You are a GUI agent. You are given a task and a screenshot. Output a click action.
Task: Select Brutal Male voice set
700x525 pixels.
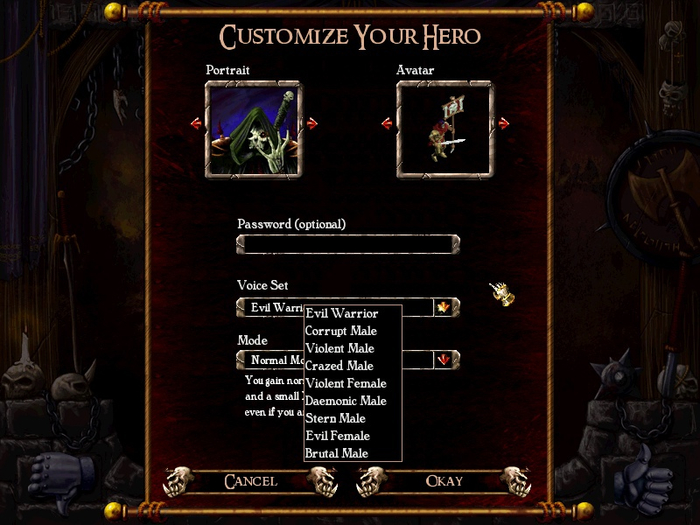tap(337, 454)
